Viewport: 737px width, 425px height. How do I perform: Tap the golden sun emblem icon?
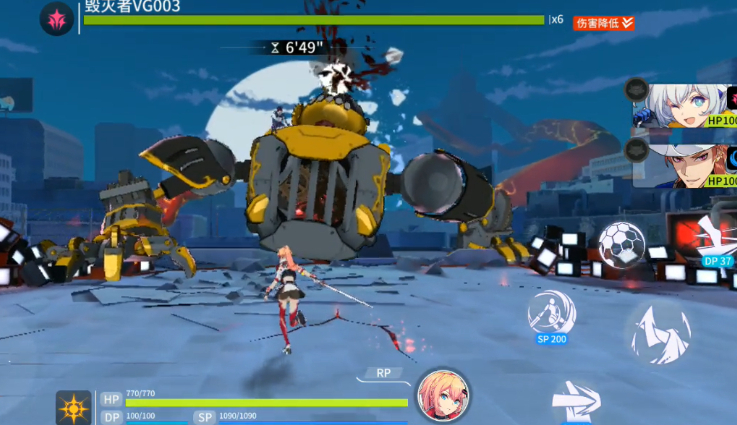(x=74, y=408)
